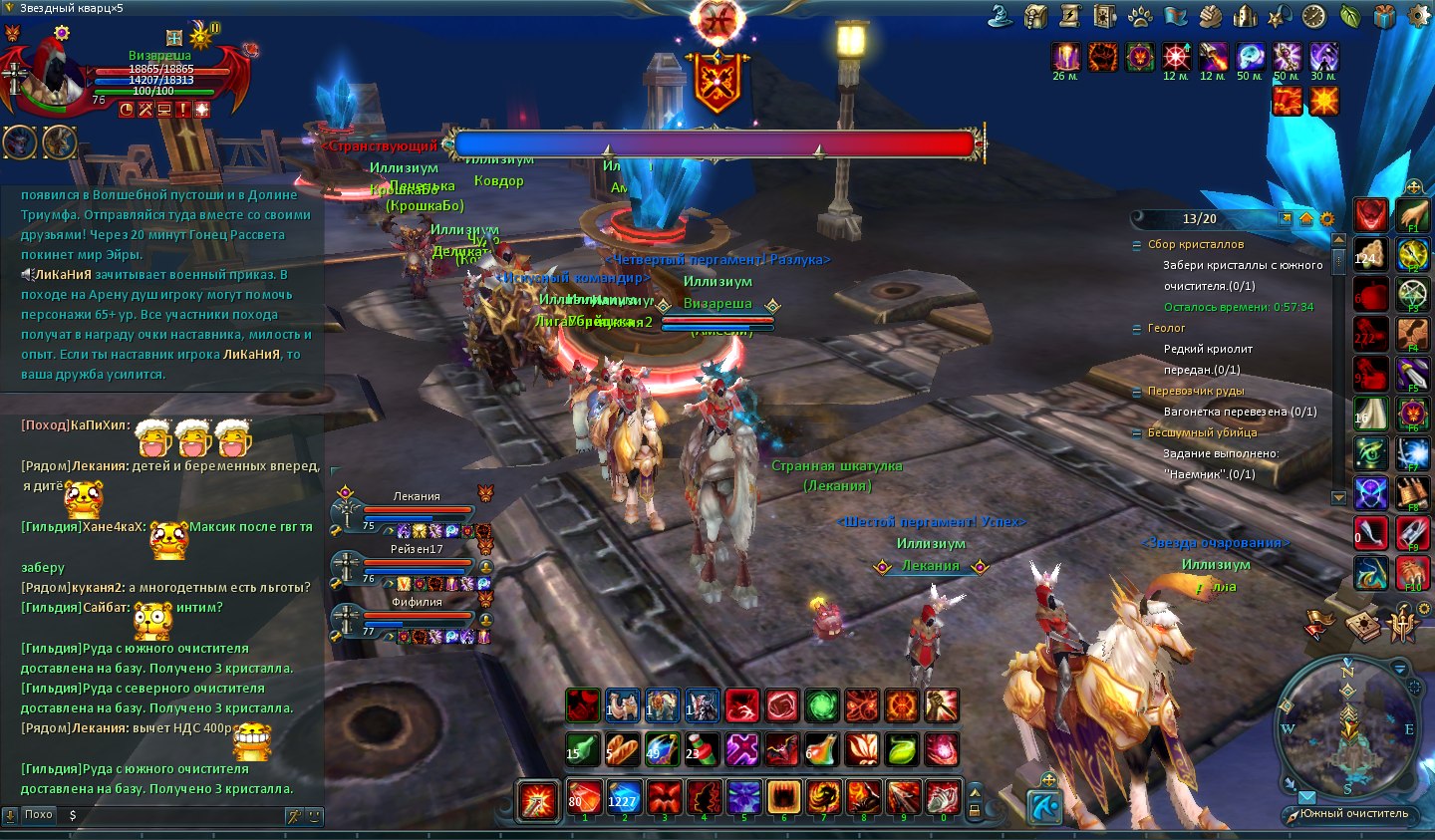Viewport: 1435px width, 840px height.
Task: Open the paw print pets menu
Action: coord(1140,16)
